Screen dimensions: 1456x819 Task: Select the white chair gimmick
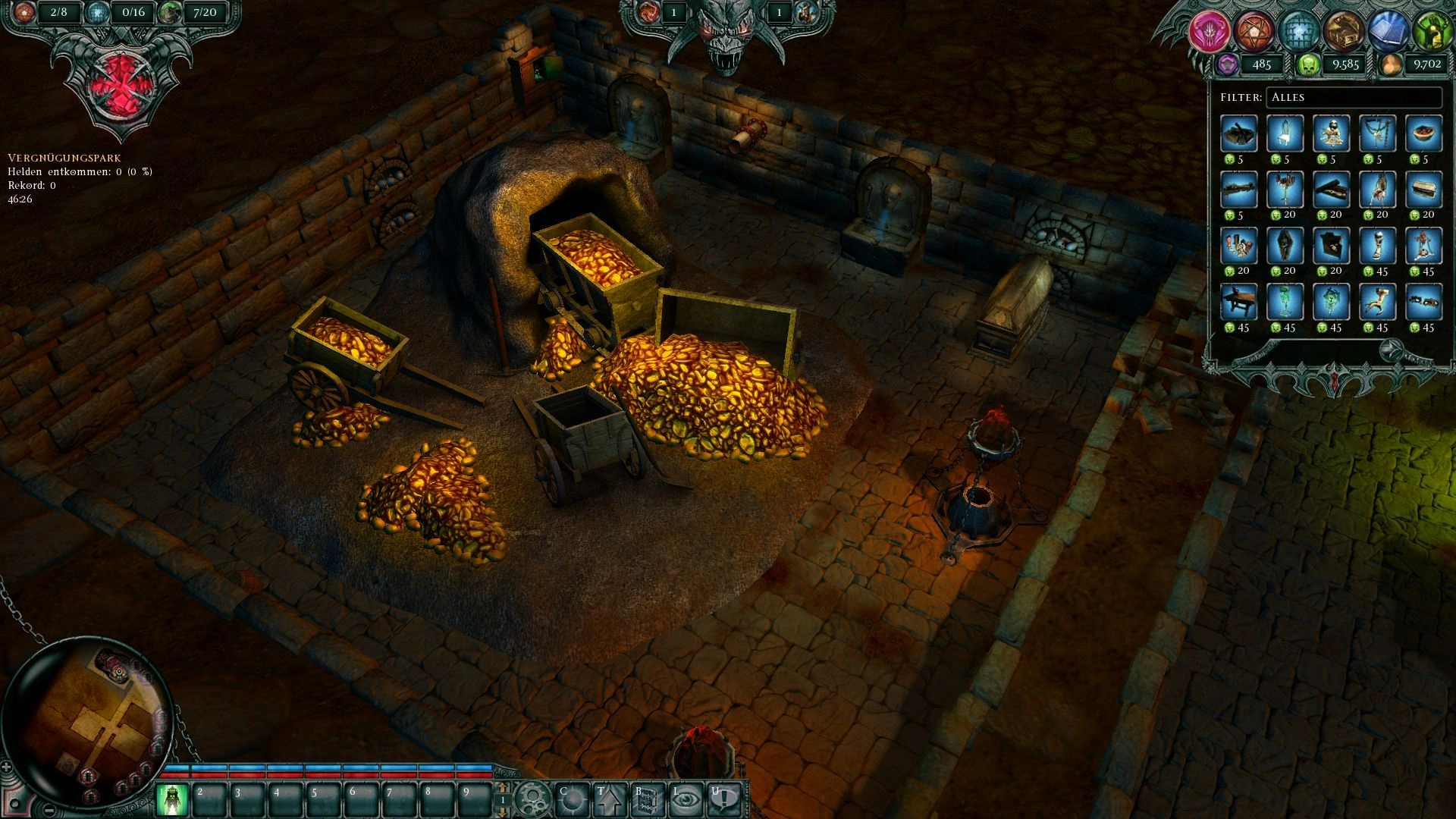point(1285,134)
